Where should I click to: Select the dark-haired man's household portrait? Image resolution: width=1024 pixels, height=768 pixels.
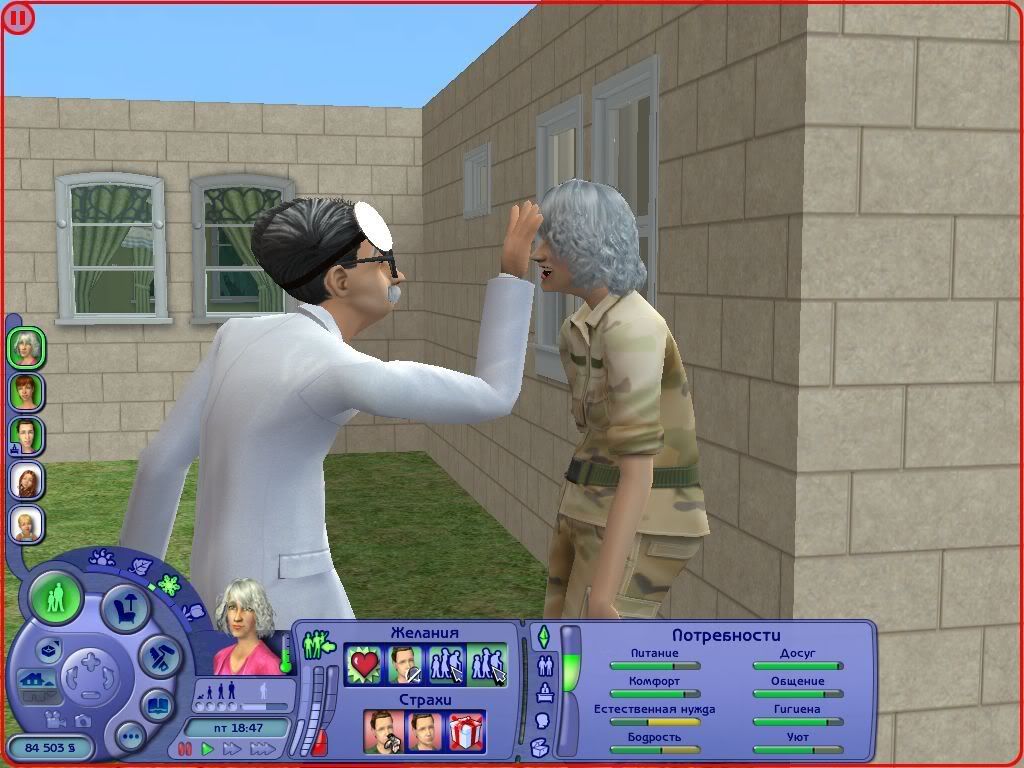point(26,435)
